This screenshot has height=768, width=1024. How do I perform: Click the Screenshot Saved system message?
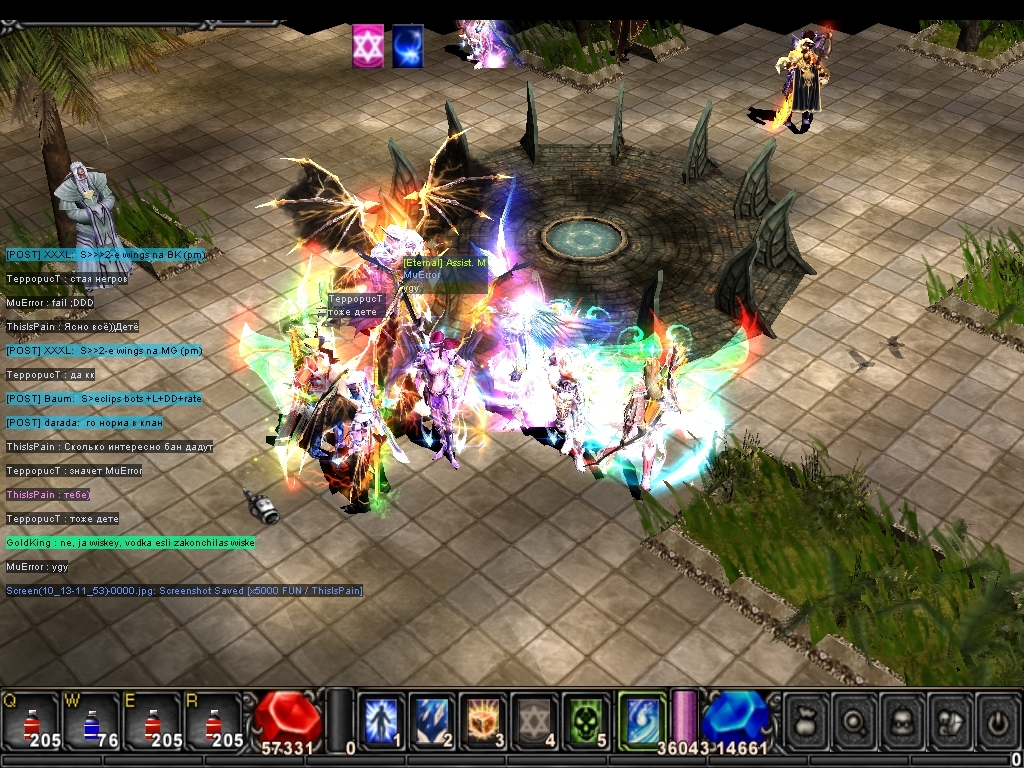[184, 591]
